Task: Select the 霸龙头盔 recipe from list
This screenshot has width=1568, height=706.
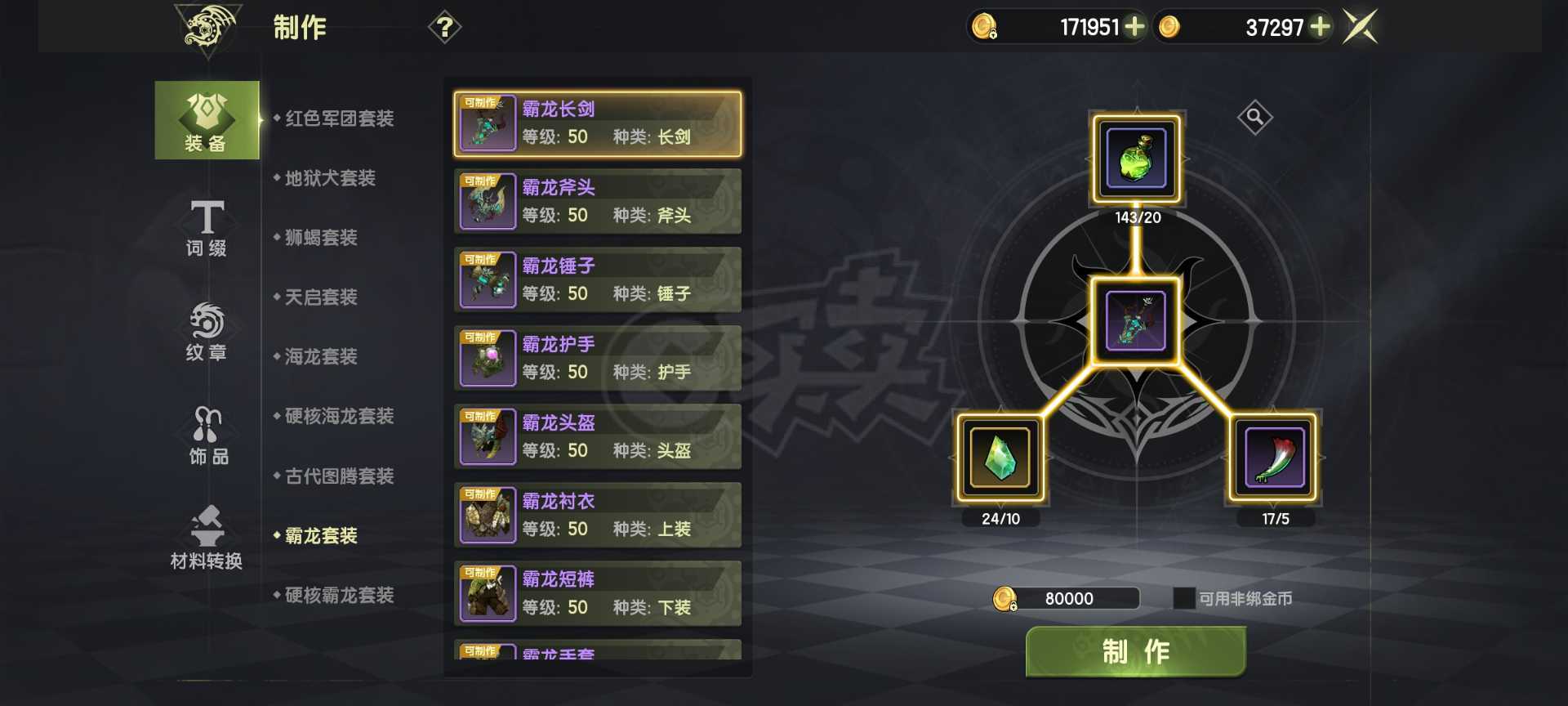Action: (598, 436)
